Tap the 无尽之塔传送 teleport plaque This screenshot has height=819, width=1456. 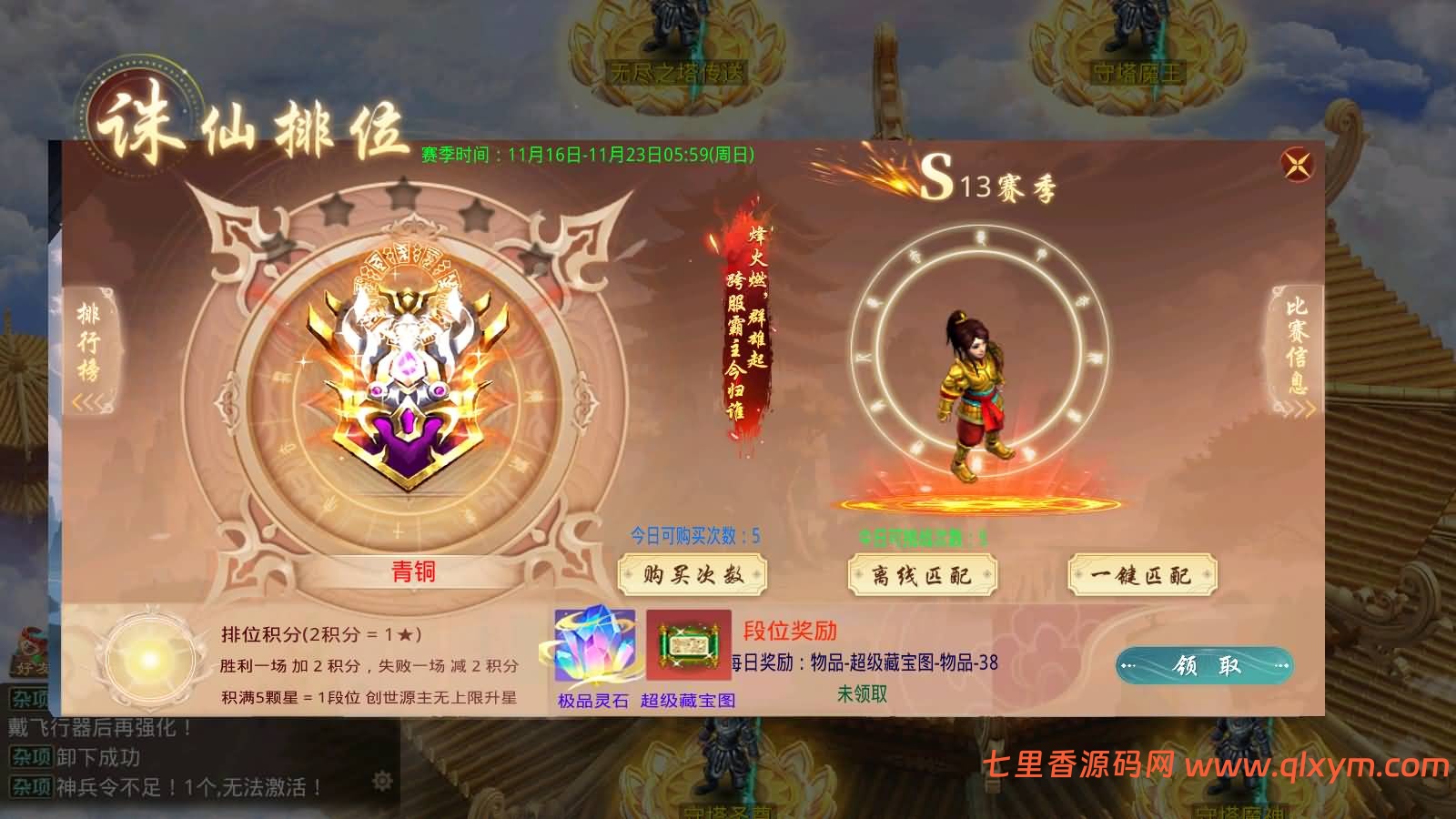point(673,71)
